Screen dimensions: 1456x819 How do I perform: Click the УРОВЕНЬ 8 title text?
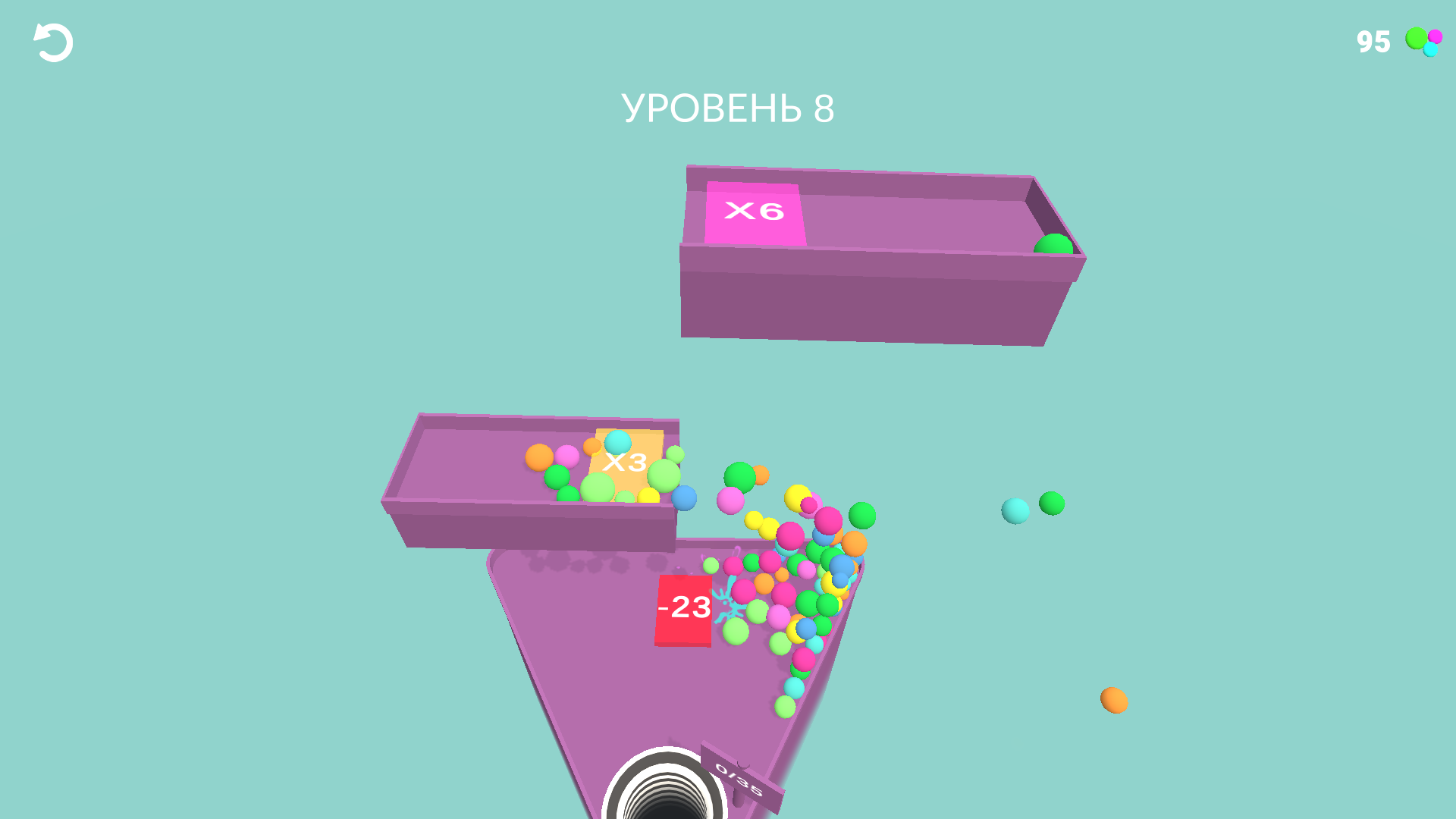click(x=729, y=108)
